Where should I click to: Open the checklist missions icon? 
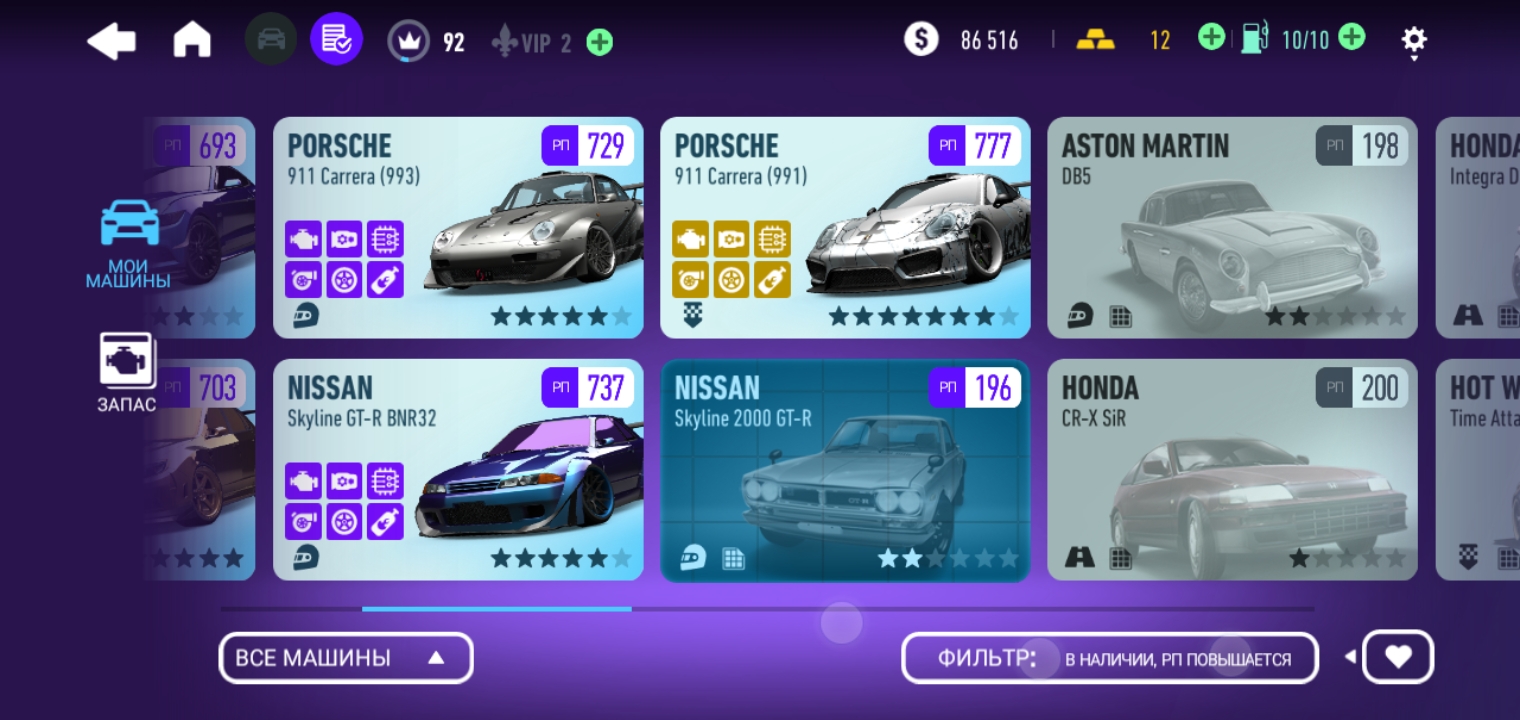[336, 40]
